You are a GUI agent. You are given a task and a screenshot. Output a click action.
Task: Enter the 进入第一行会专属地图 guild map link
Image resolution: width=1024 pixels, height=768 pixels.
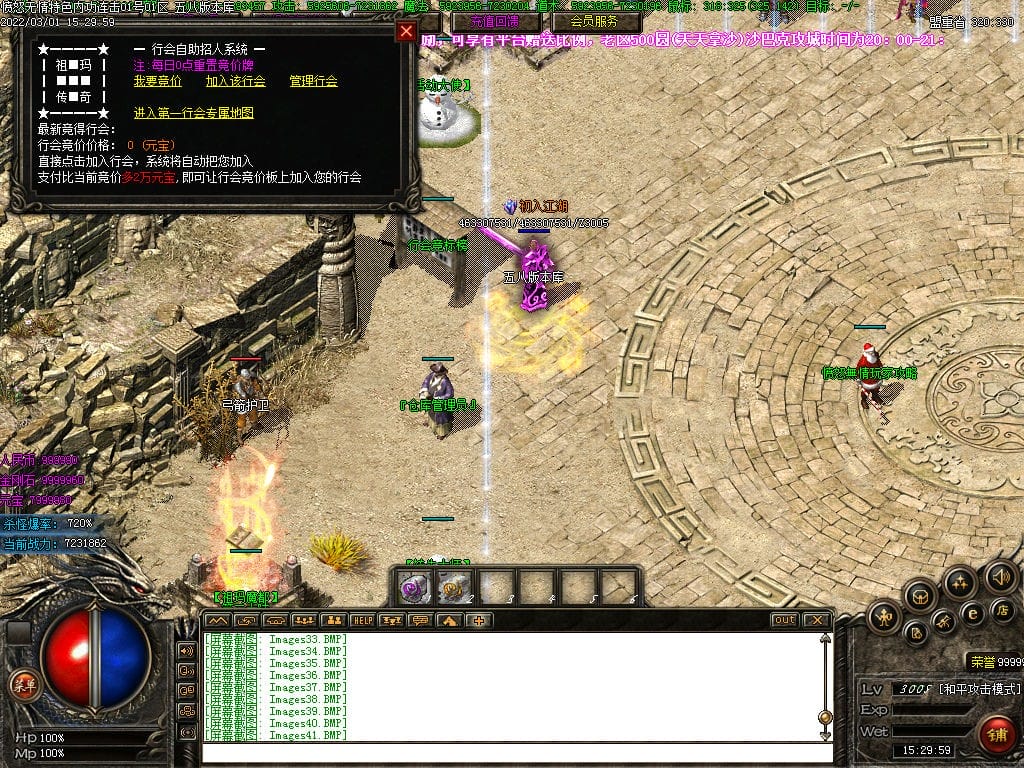pos(194,113)
